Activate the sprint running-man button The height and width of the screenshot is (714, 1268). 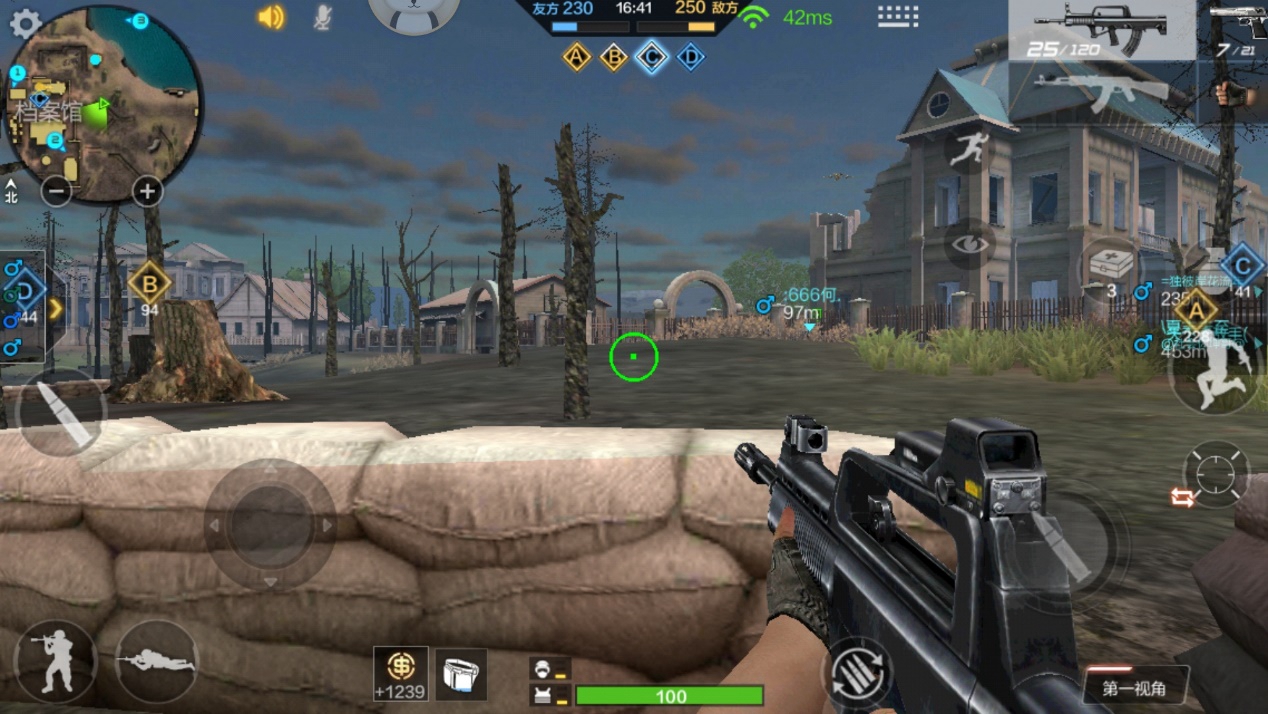(967, 150)
